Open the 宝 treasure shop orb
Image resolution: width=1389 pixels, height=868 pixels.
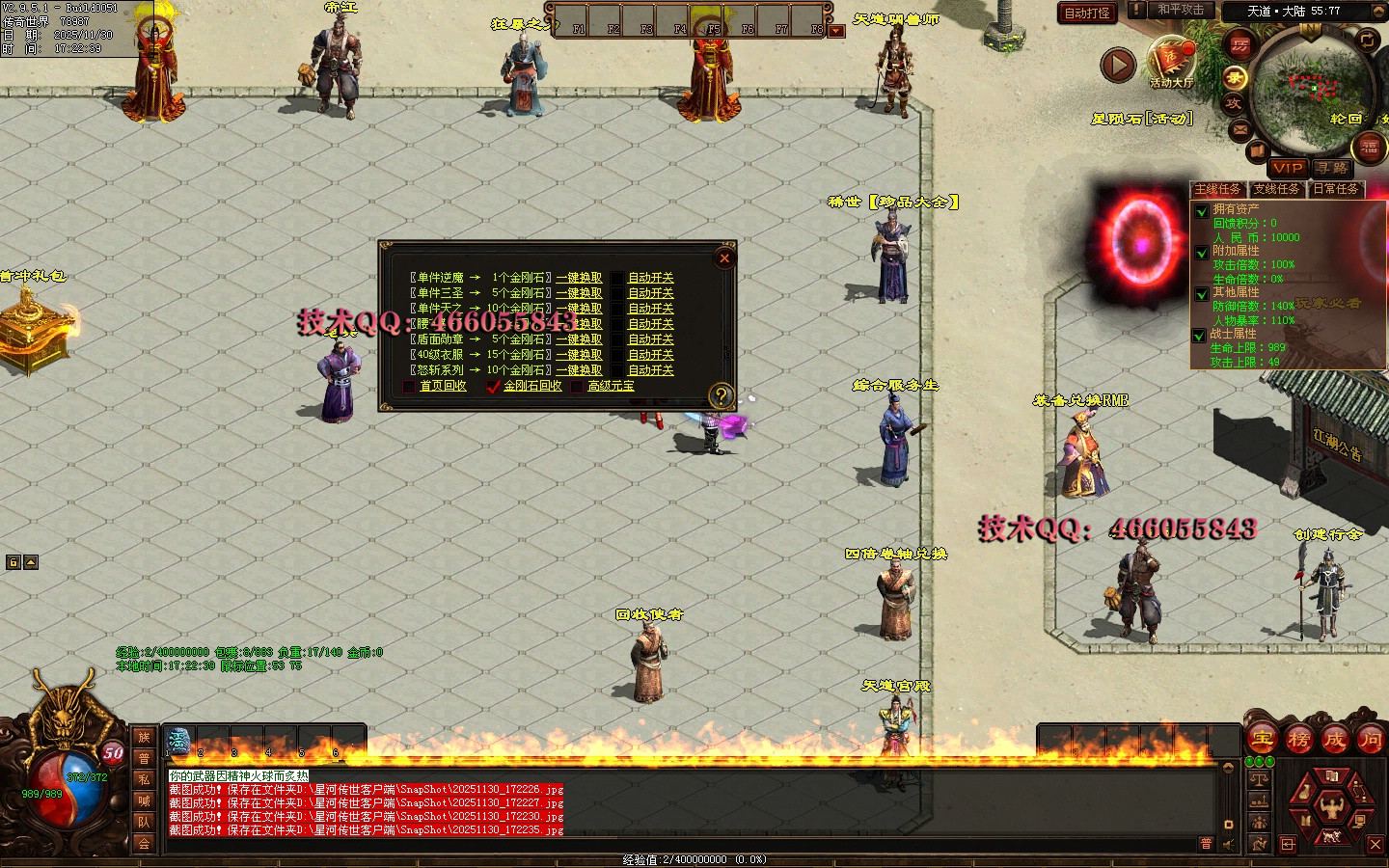(1263, 740)
